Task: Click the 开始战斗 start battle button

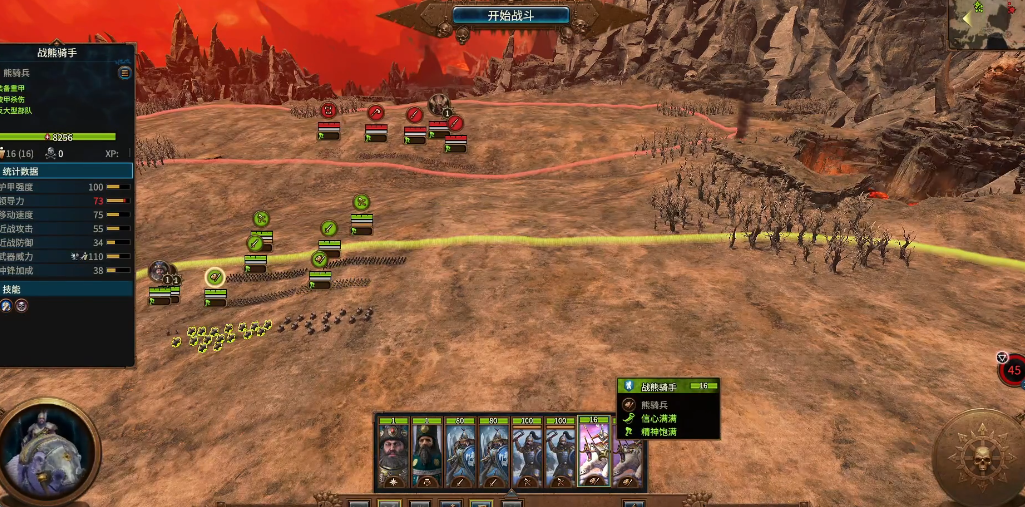Action: [x=511, y=15]
